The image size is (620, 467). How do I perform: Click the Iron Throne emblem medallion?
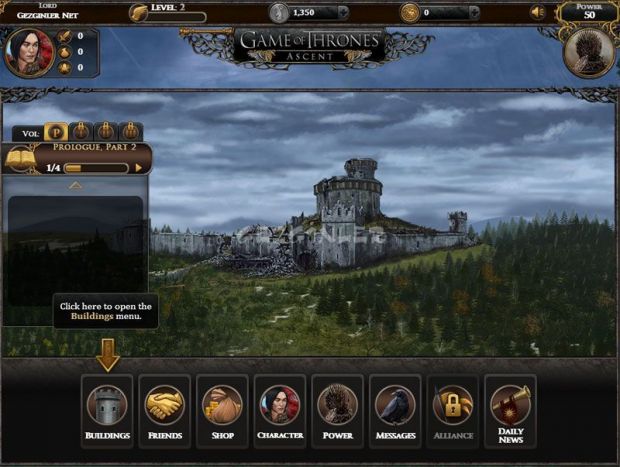(x=587, y=54)
